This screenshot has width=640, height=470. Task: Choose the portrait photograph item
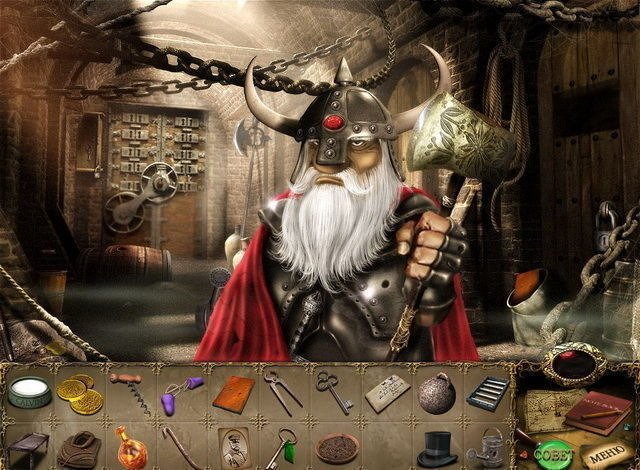(x=231, y=446)
